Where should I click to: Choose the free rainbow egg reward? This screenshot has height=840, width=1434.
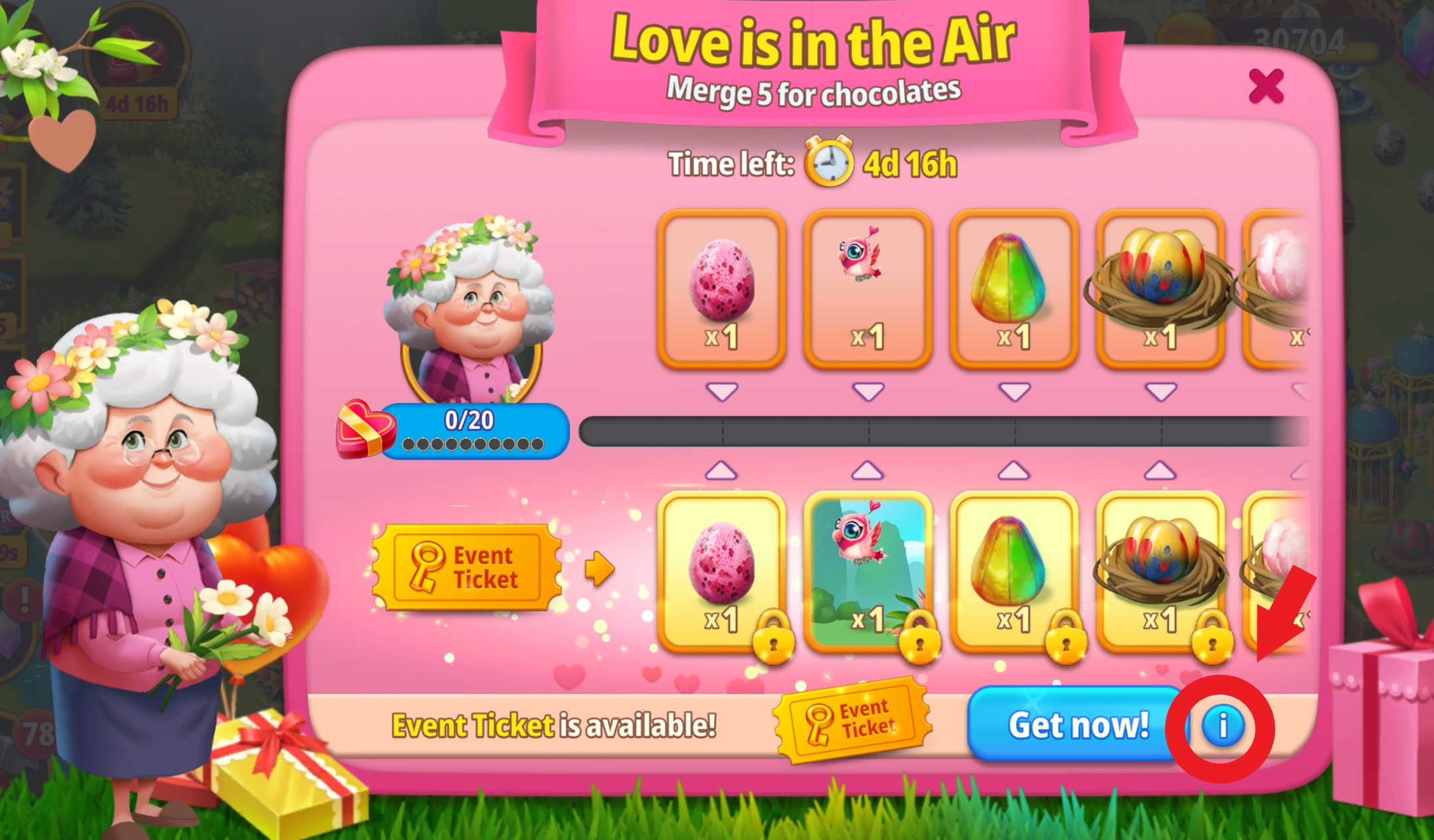[1014, 289]
